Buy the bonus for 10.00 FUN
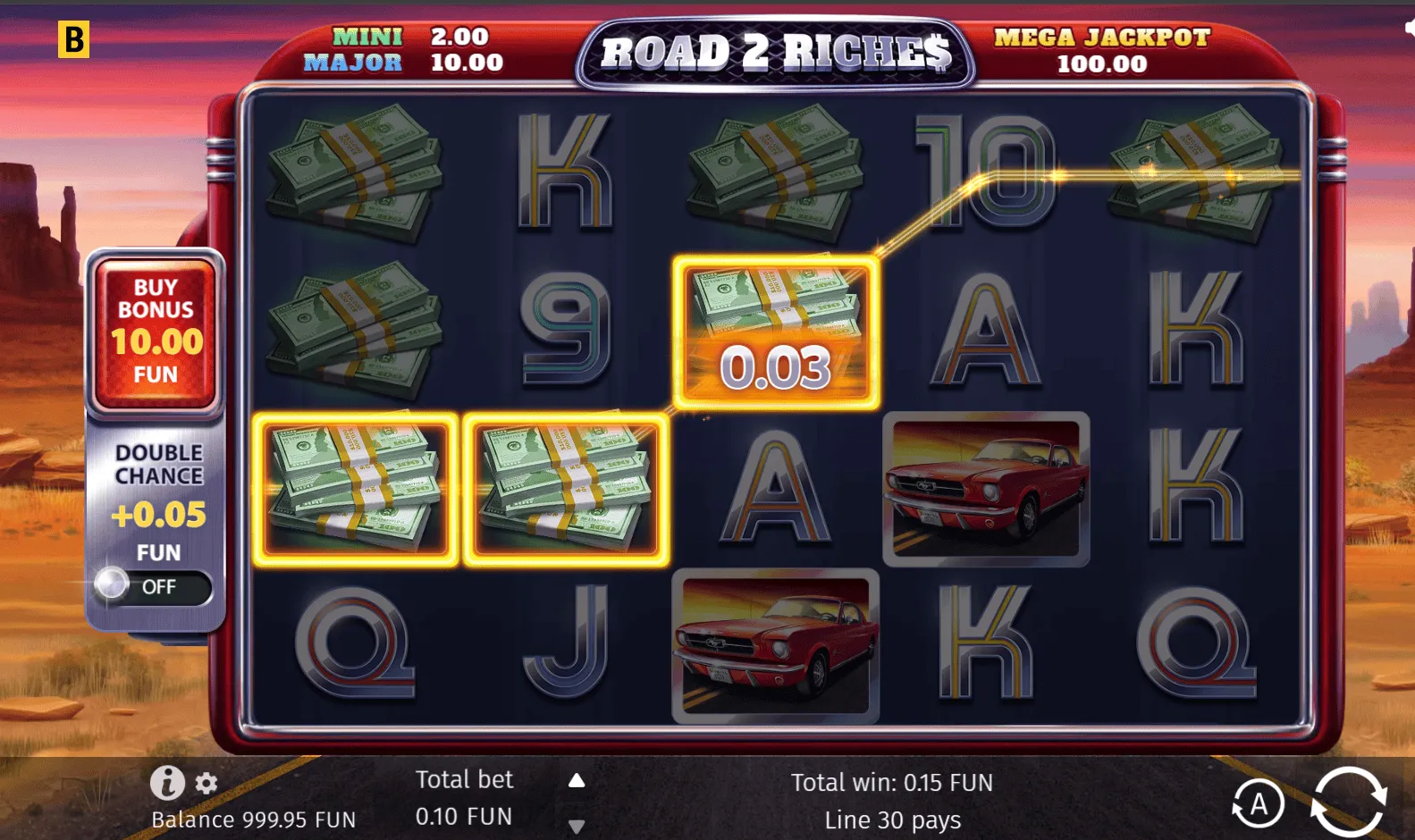The height and width of the screenshot is (840, 1415). tap(156, 332)
